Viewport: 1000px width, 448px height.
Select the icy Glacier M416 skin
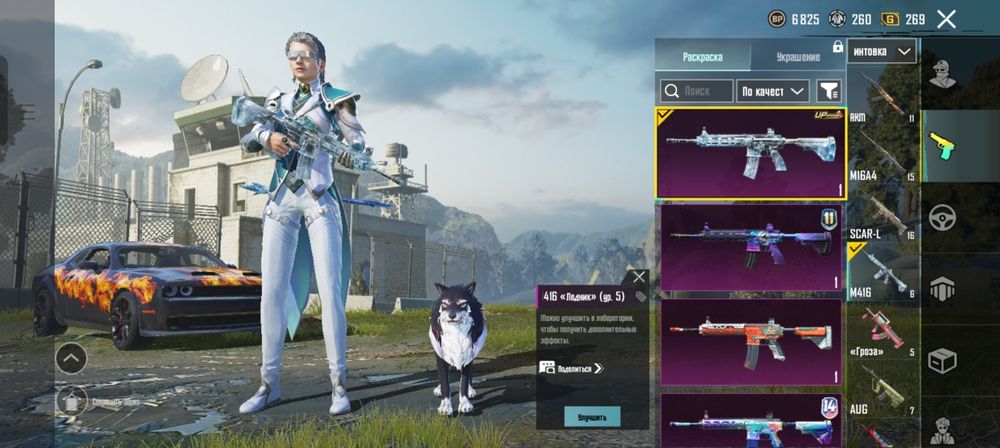750,153
